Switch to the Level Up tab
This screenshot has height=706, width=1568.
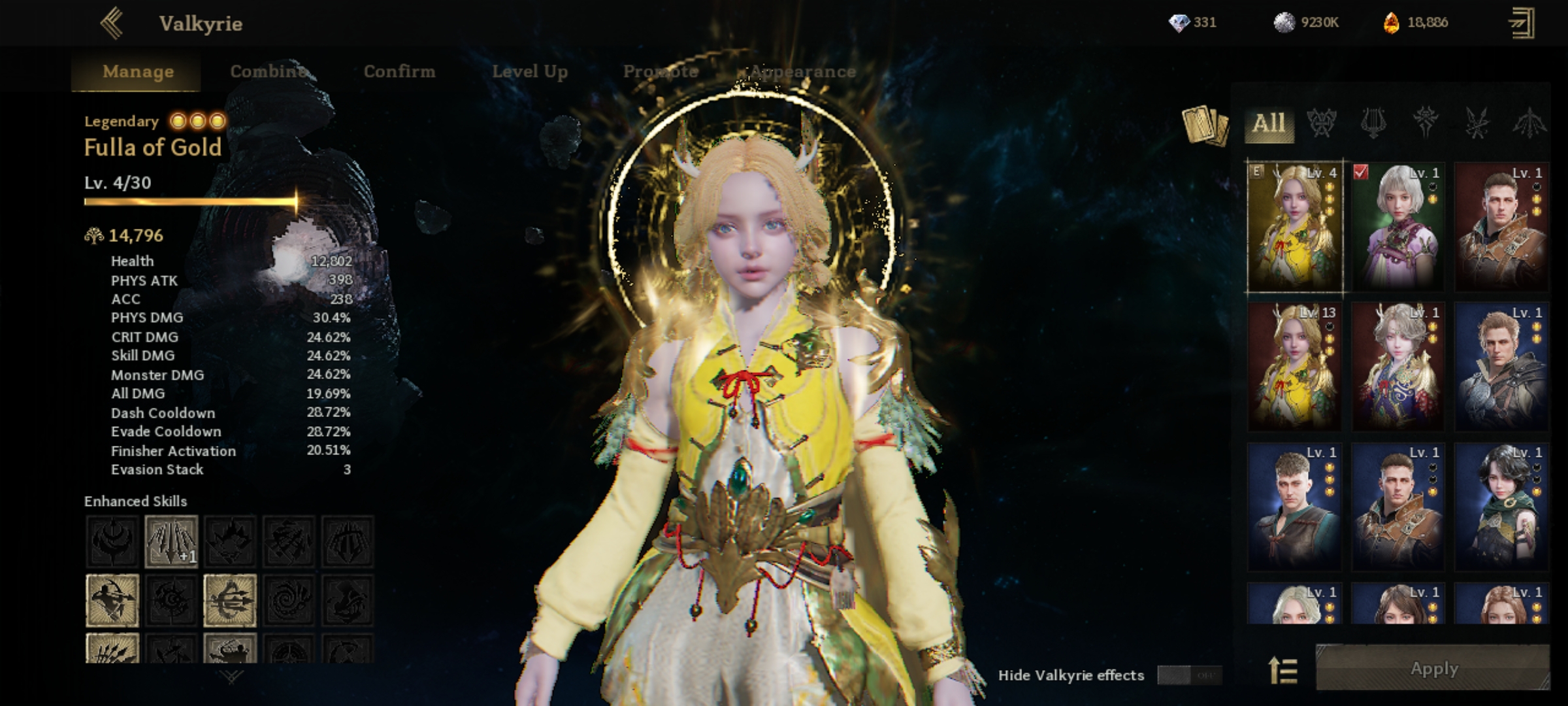(530, 71)
